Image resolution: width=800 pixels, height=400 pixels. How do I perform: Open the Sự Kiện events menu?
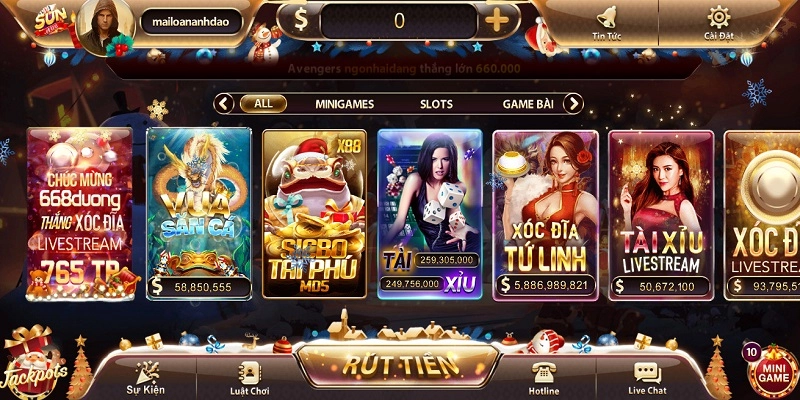click(146, 377)
